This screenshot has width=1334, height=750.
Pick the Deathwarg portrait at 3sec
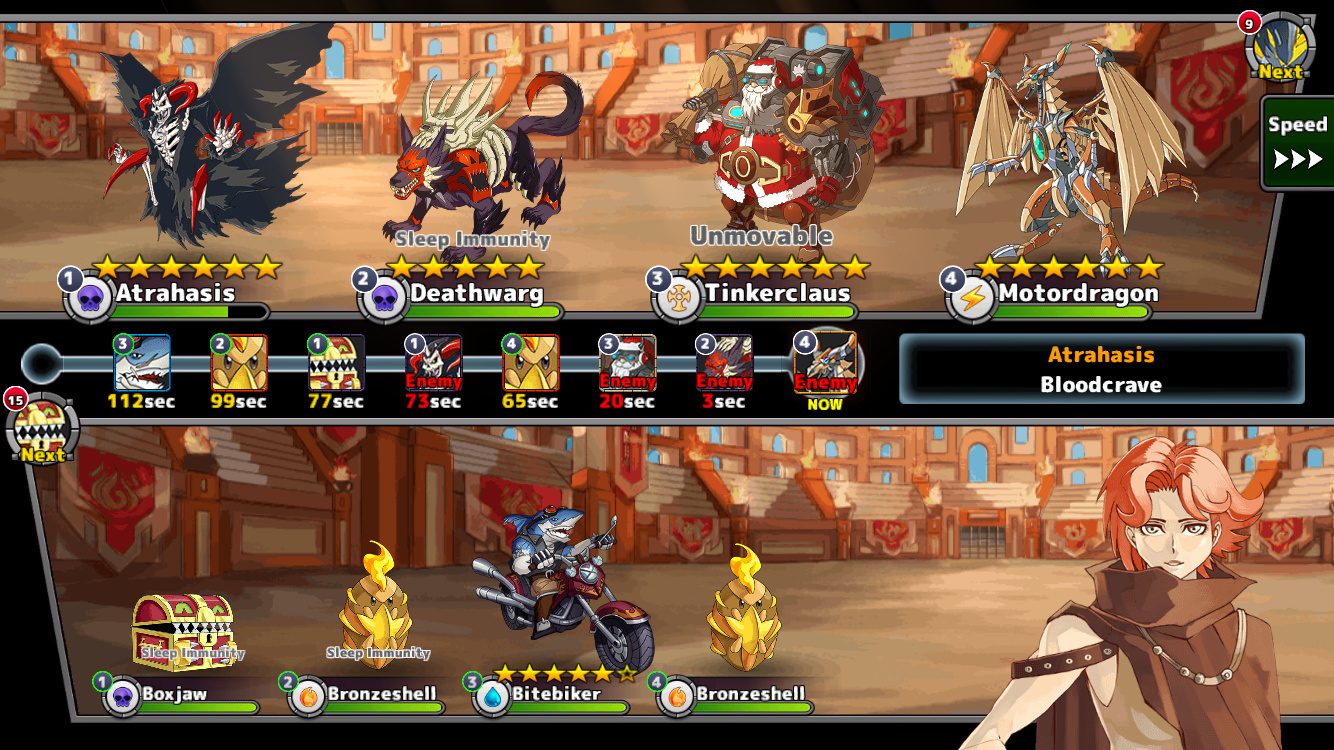[725, 362]
